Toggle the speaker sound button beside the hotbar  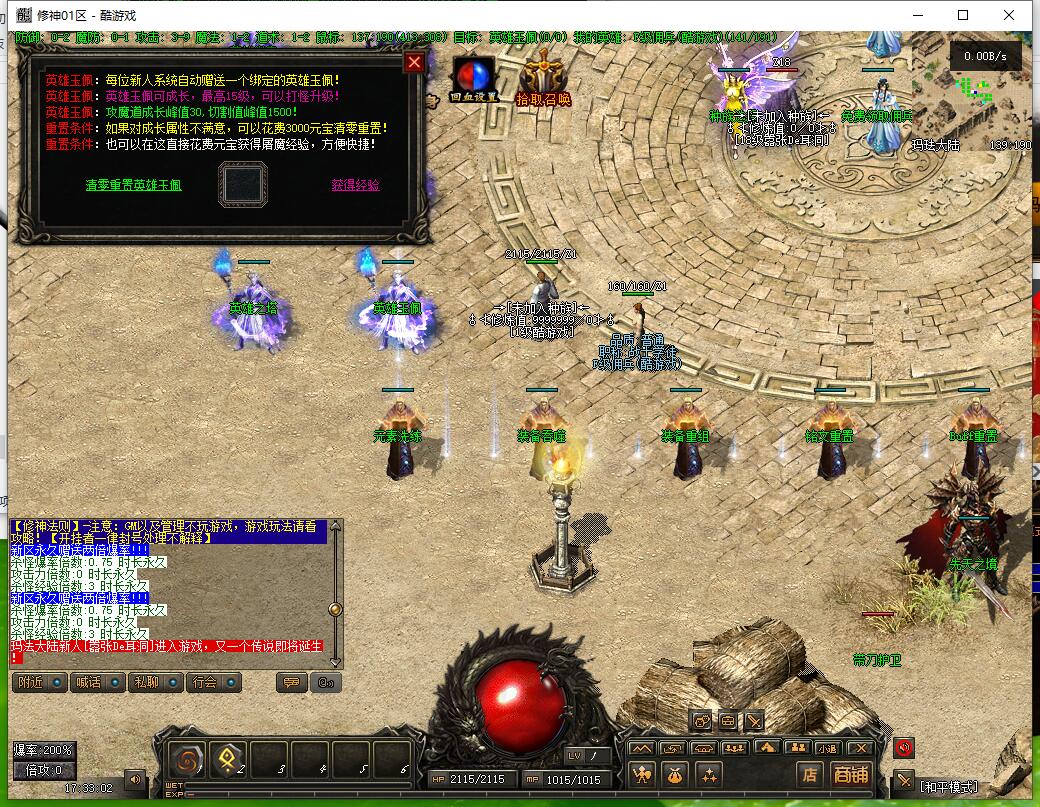tap(135, 777)
